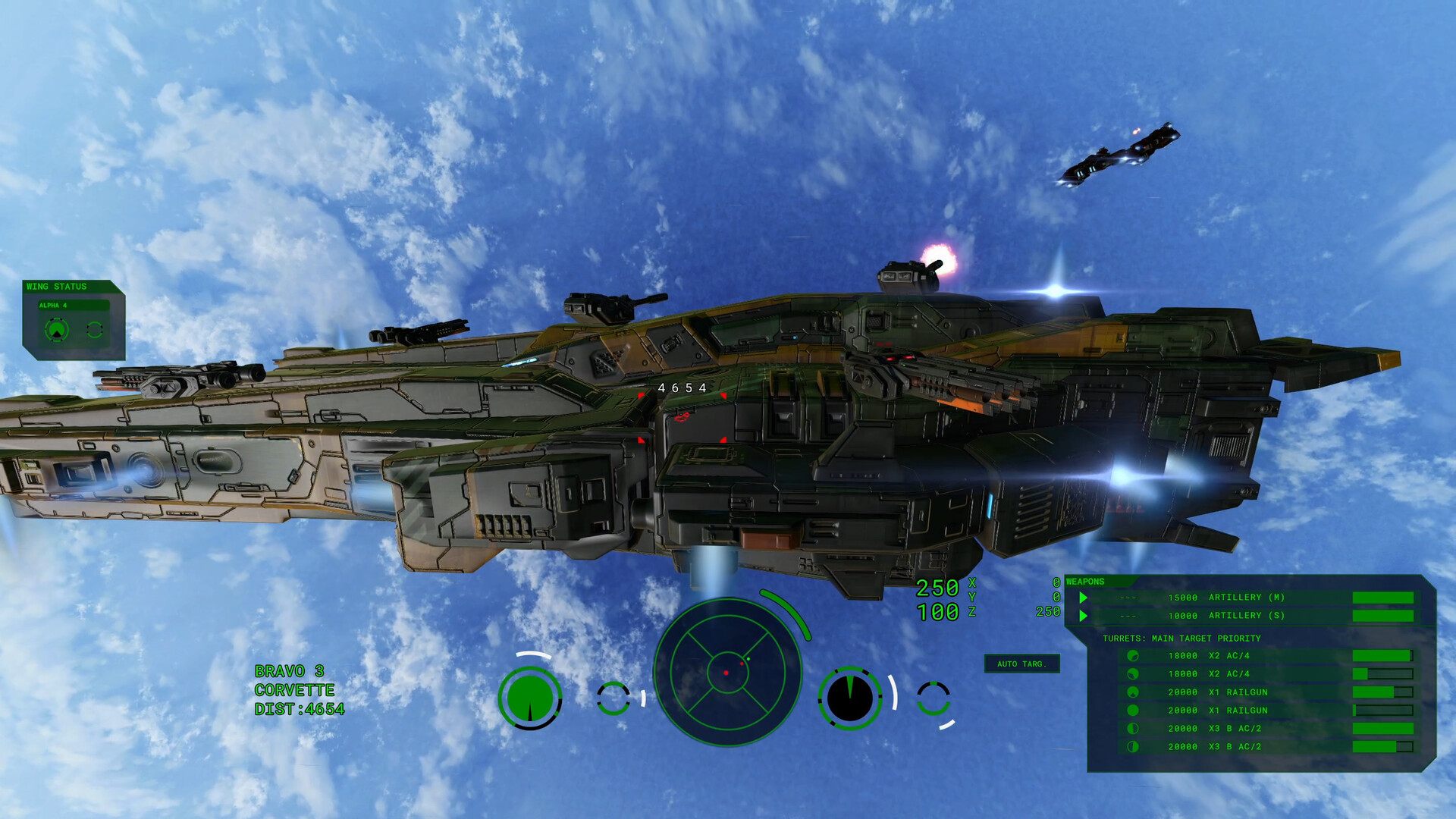Select the first X2 AC/4 turret status icon
This screenshot has width=1456, height=819.
(1134, 655)
